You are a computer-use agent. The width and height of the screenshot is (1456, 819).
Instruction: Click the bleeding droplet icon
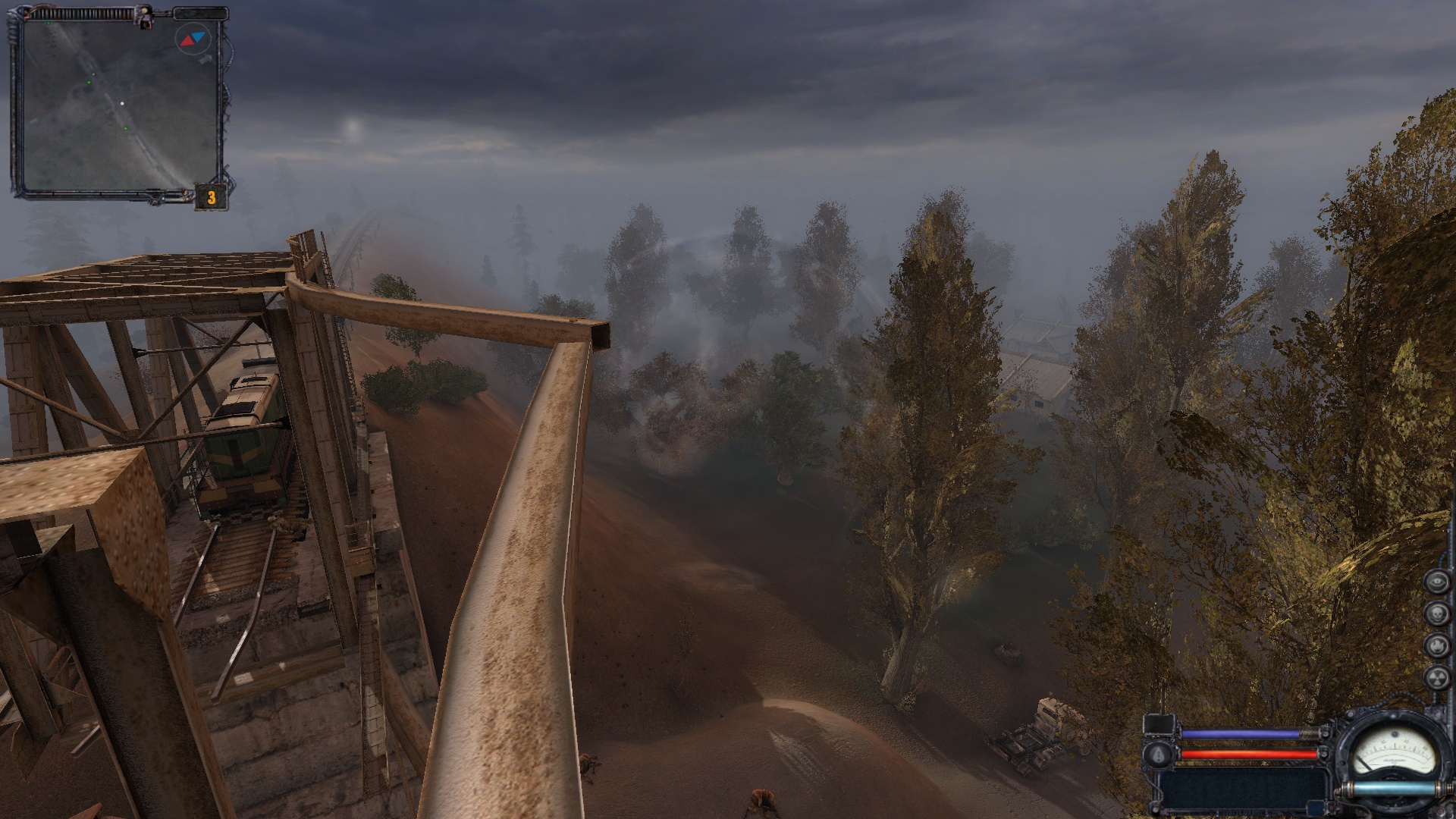coord(1159,753)
